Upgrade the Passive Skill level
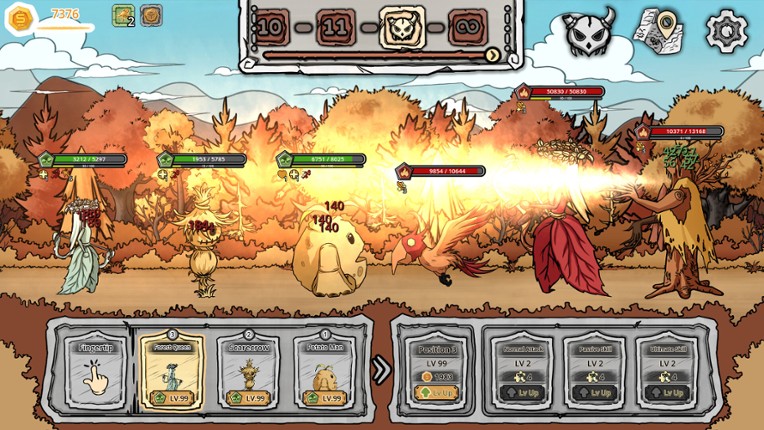The width and height of the screenshot is (764, 430). tap(594, 393)
